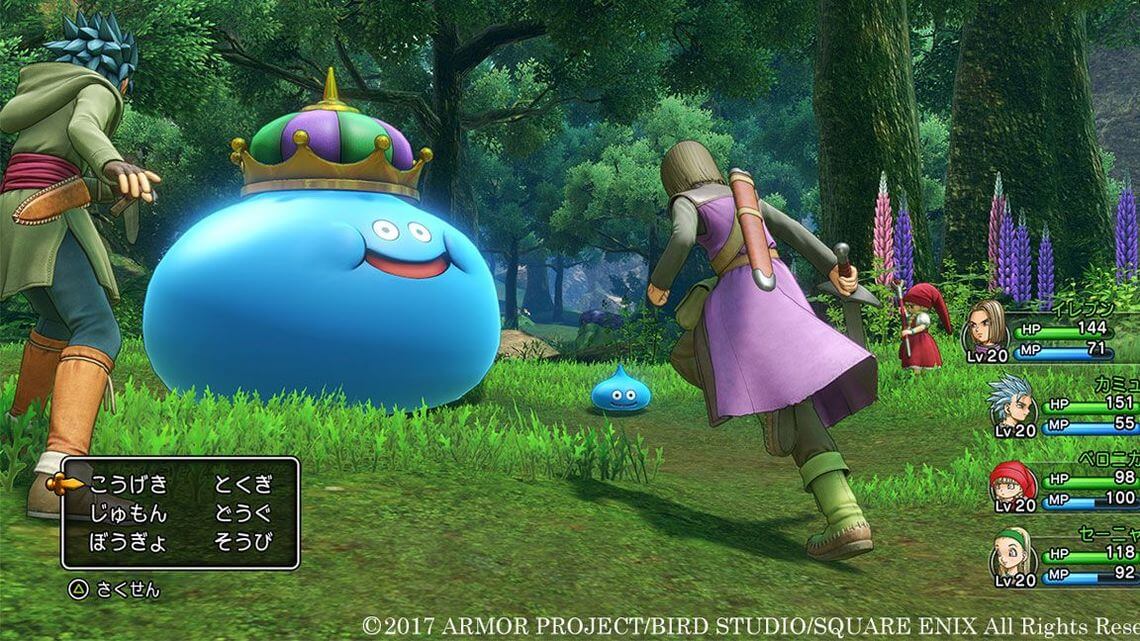Select the ぼうぎょ defend command

[129, 543]
